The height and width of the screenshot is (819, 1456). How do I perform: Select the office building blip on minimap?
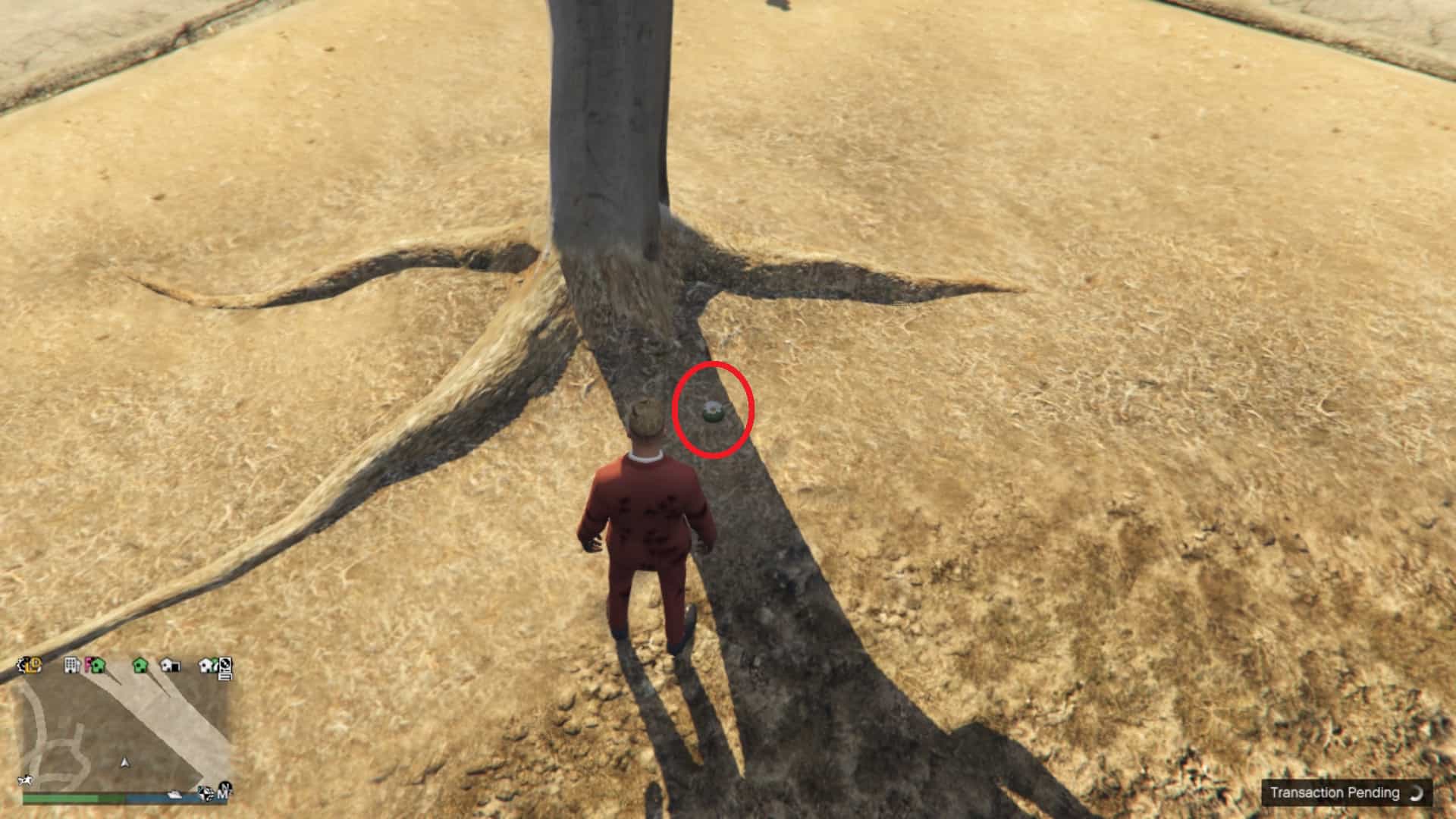point(71,665)
